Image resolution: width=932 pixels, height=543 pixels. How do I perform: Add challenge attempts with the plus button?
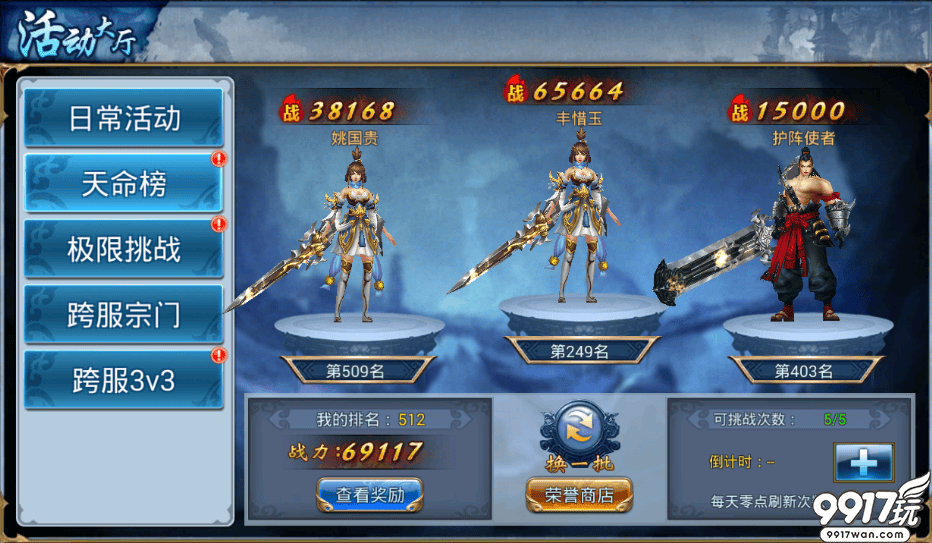[863, 463]
